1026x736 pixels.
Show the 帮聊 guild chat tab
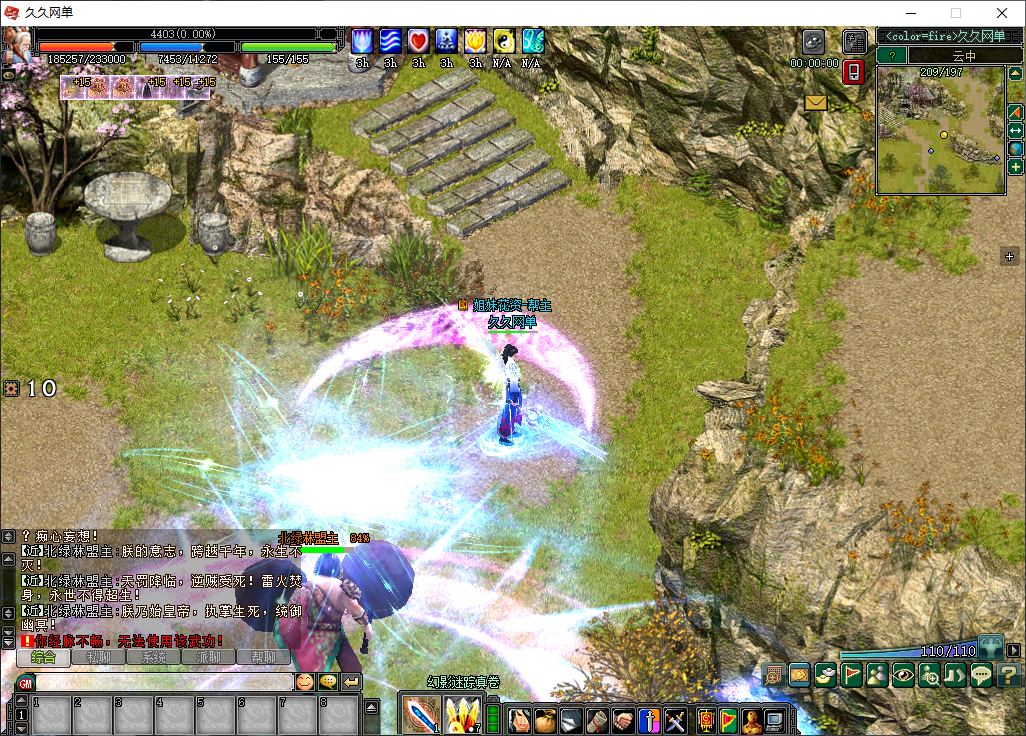pyautogui.click(x=263, y=658)
